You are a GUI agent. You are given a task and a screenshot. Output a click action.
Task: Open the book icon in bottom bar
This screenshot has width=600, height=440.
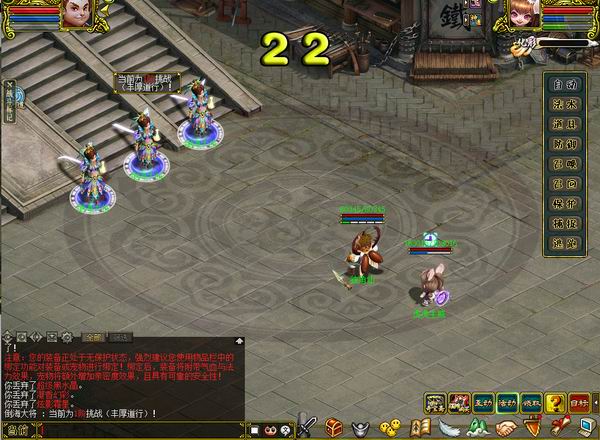[420, 429]
